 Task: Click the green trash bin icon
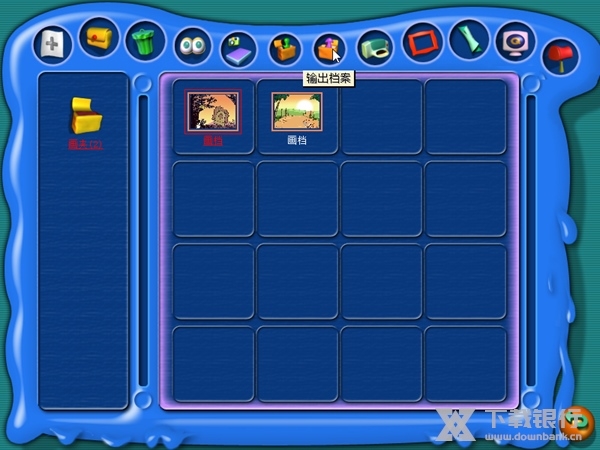pyautogui.click(x=146, y=42)
